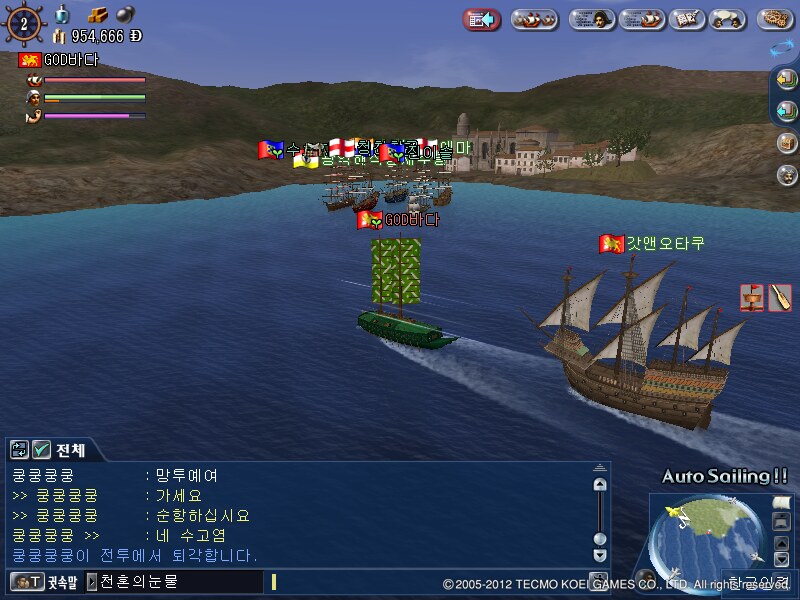
Task: Click the yellow arrow side-panel button
Action: point(787,80)
